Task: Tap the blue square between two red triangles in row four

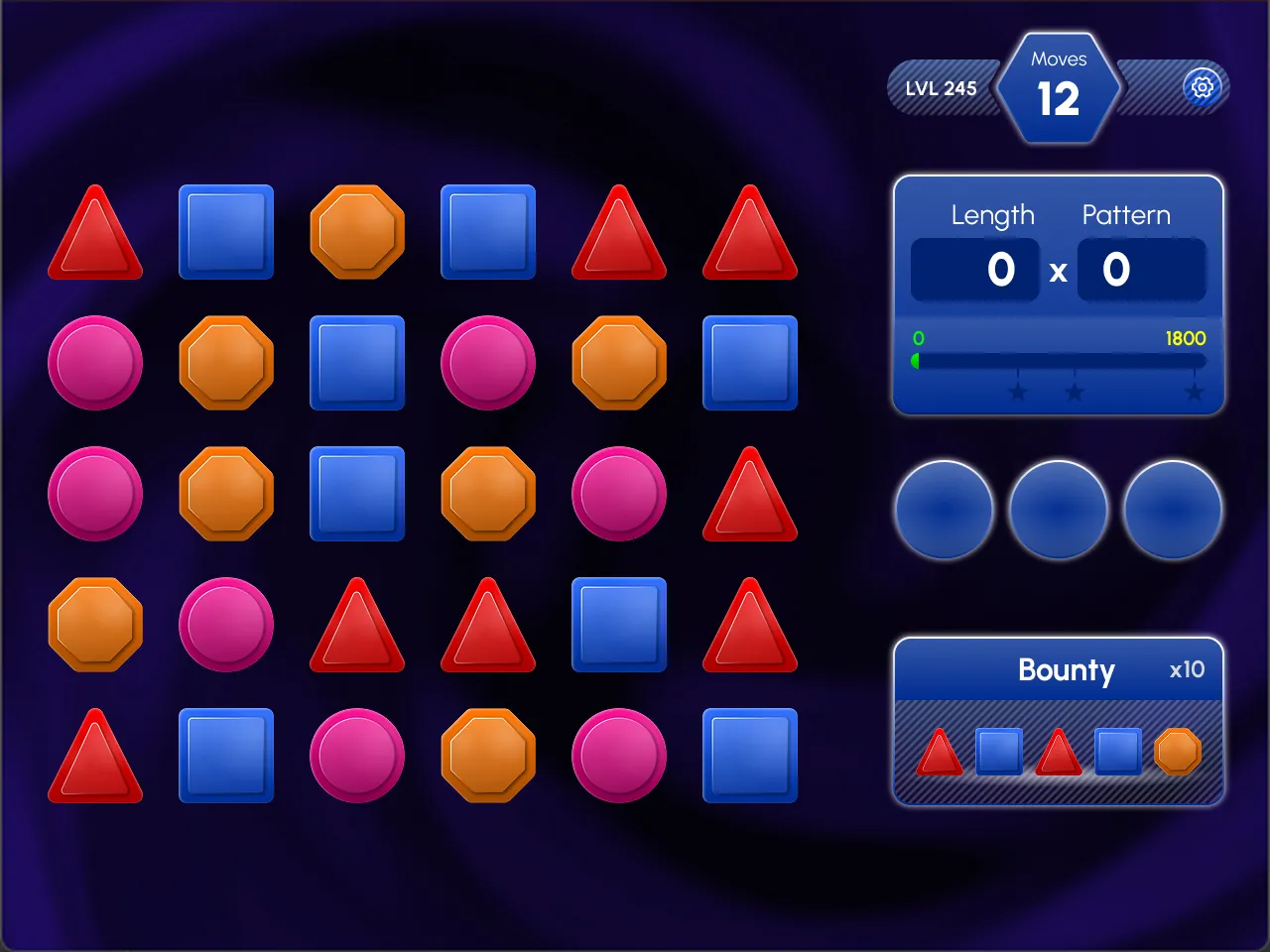Action: click(x=619, y=625)
